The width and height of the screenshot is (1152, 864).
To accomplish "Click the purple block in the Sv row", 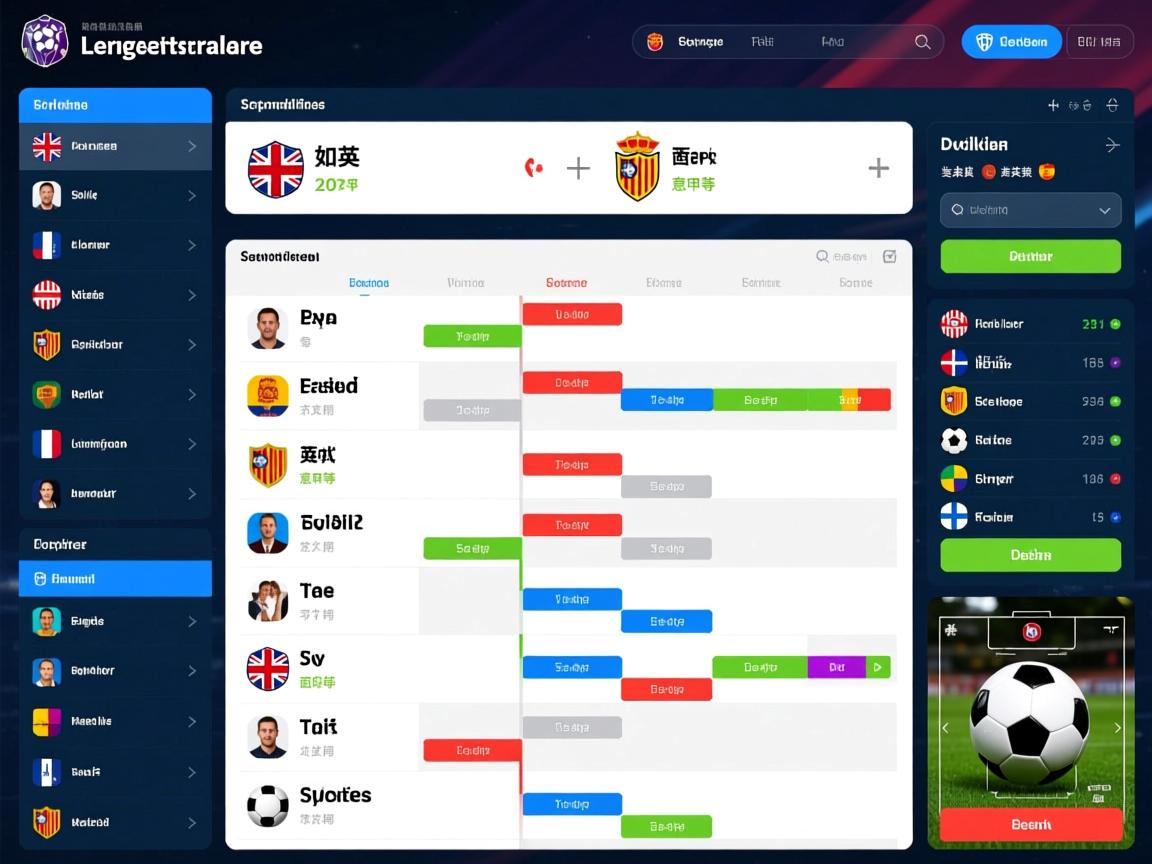I will tap(836, 667).
